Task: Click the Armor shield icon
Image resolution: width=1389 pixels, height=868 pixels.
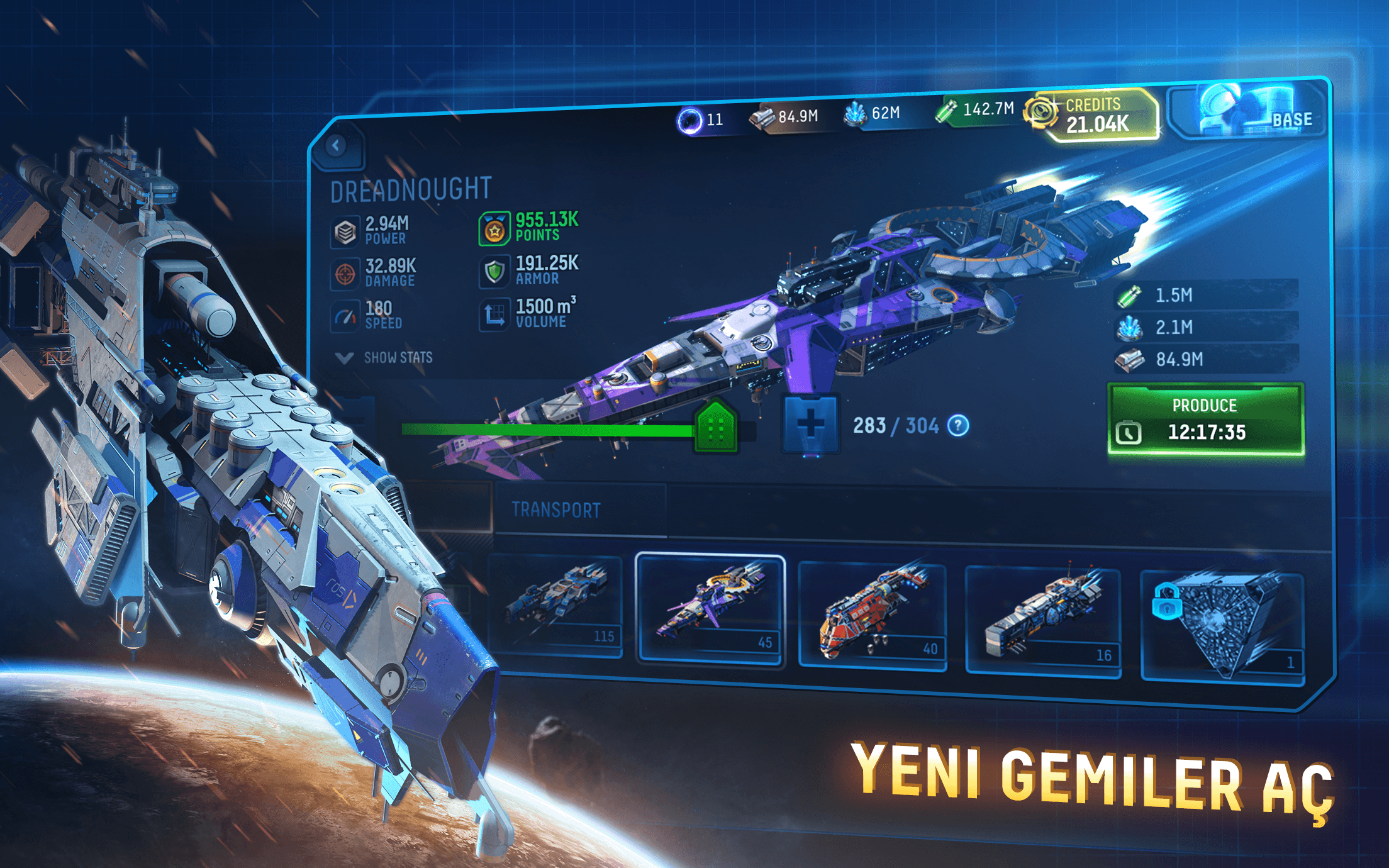Action: (x=496, y=272)
